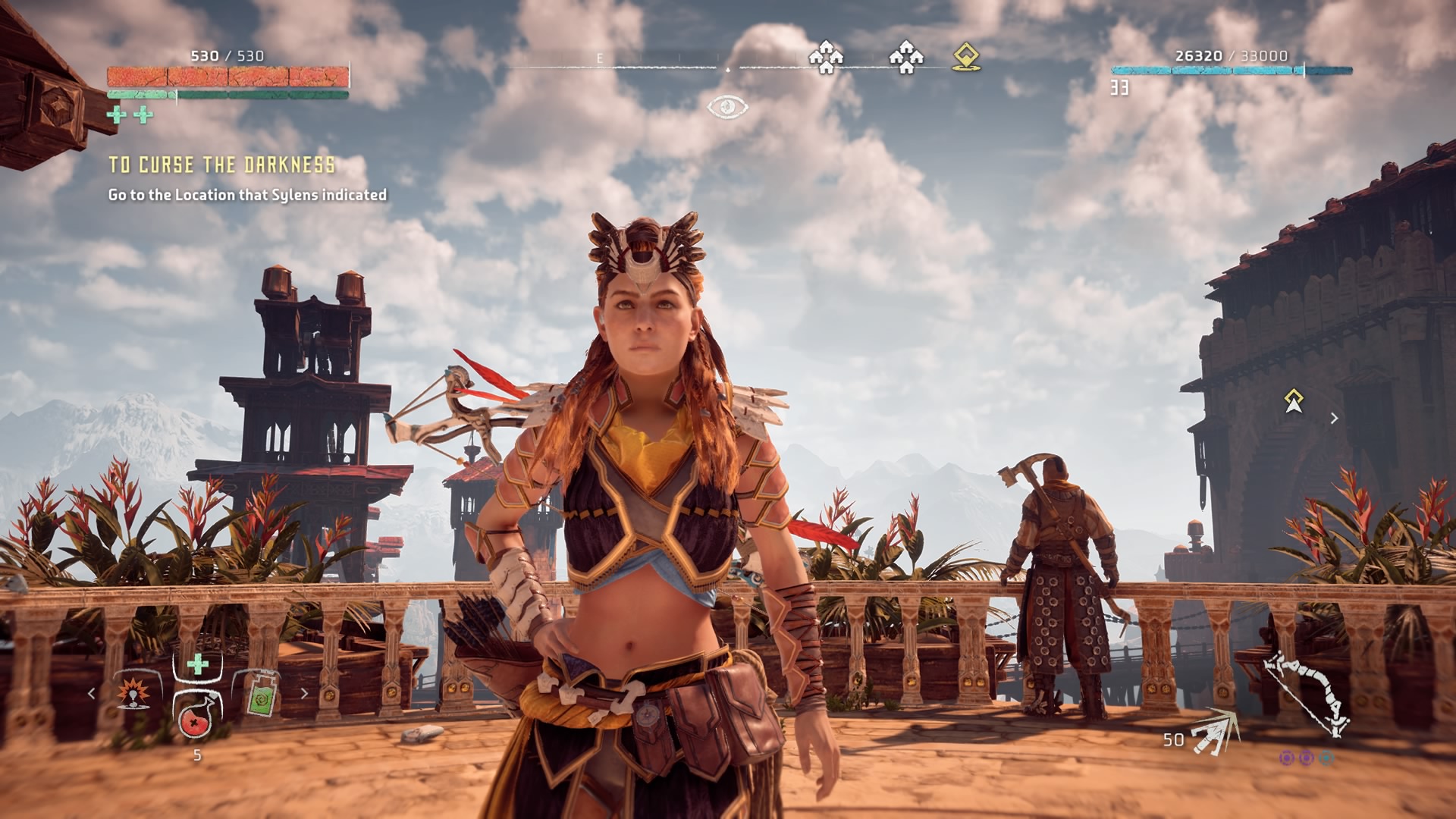Image resolution: width=1456 pixels, height=819 pixels.
Task: Select the arrow ammo type icon
Action: pyautogui.click(x=1214, y=733)
